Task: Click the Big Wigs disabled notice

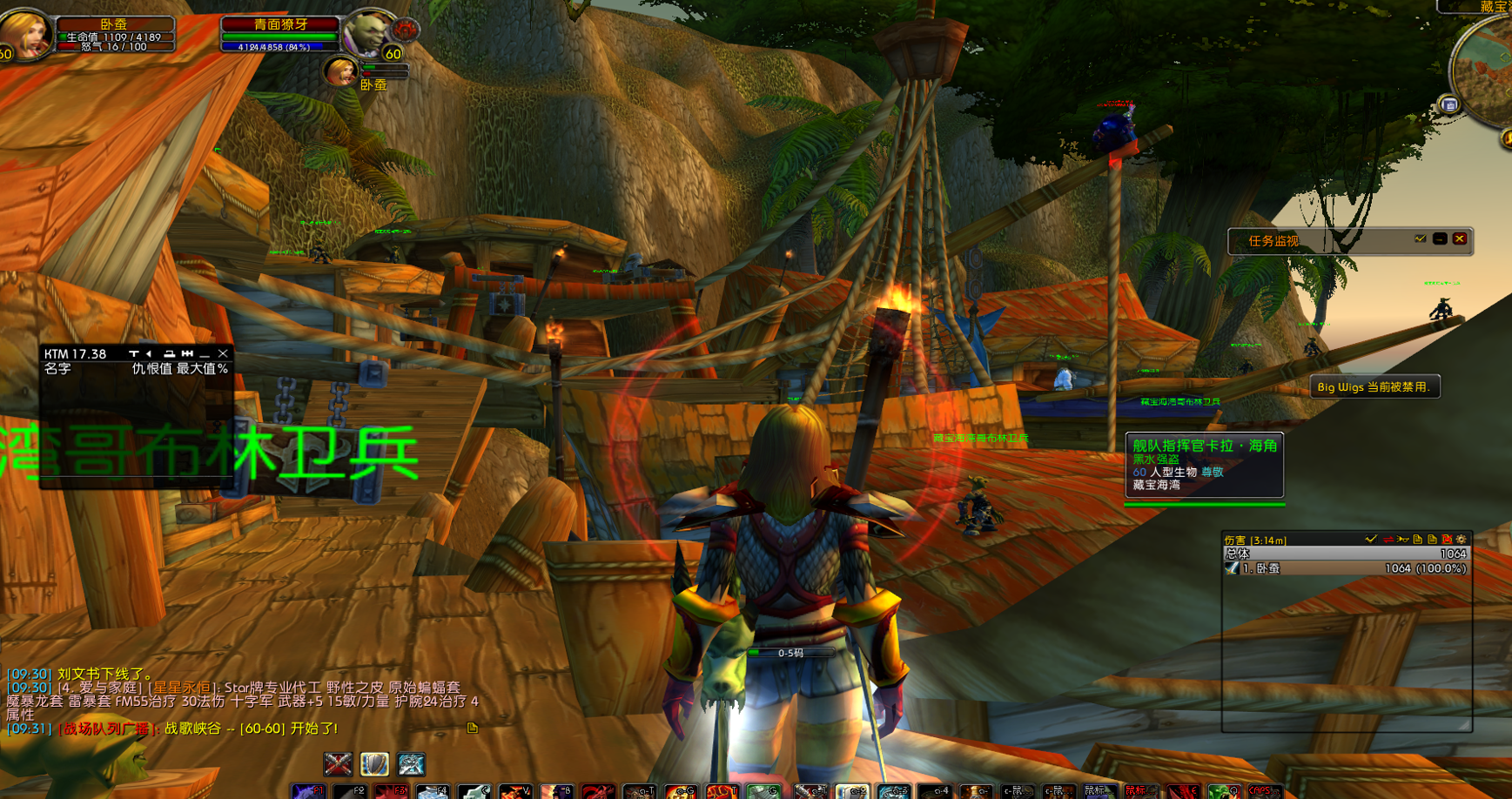Action: 1374,387
